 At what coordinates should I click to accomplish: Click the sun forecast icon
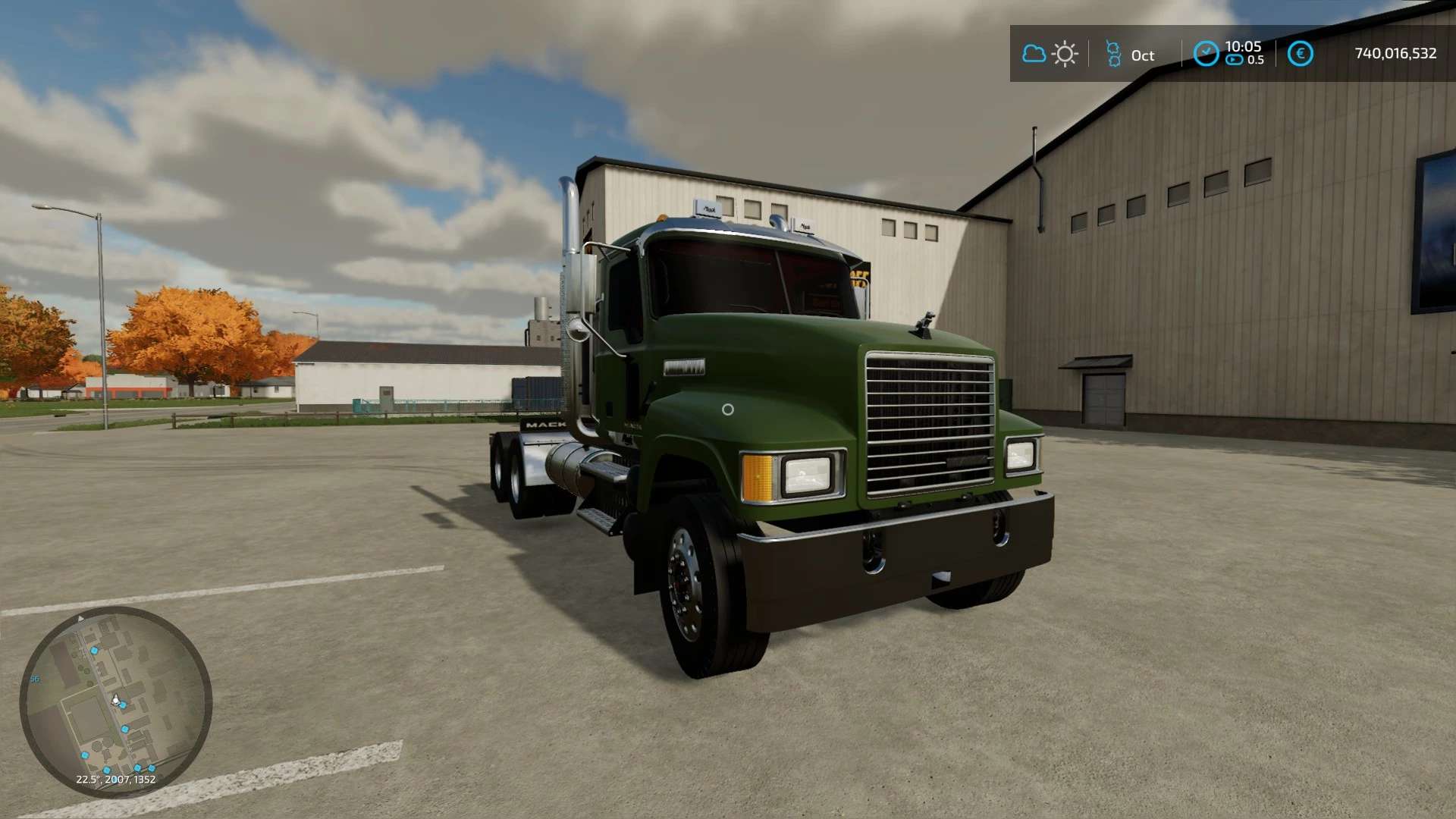[1065, 54]
